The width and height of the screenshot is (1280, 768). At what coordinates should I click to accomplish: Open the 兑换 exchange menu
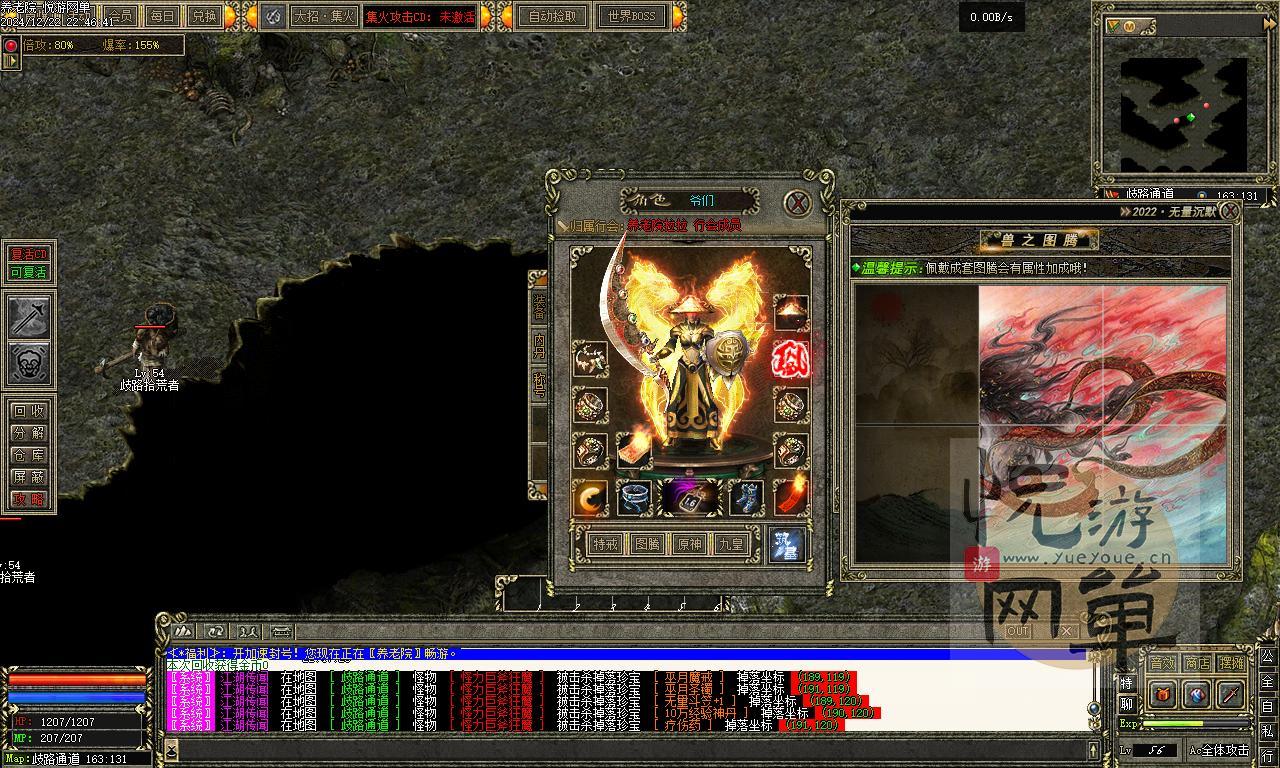pos(203,16)
